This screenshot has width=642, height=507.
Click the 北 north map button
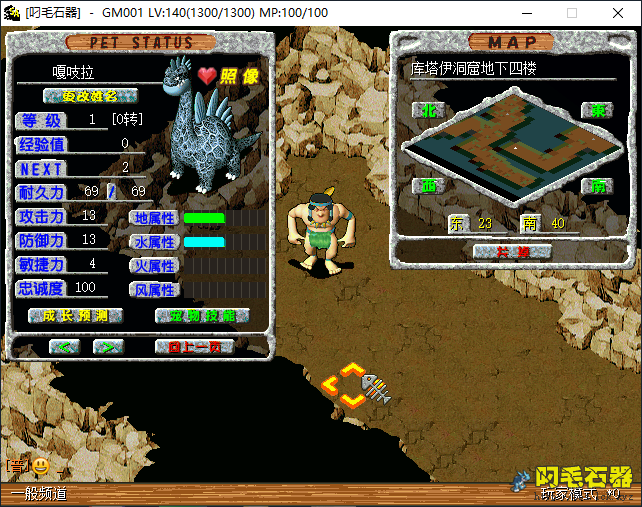[426, 109]
